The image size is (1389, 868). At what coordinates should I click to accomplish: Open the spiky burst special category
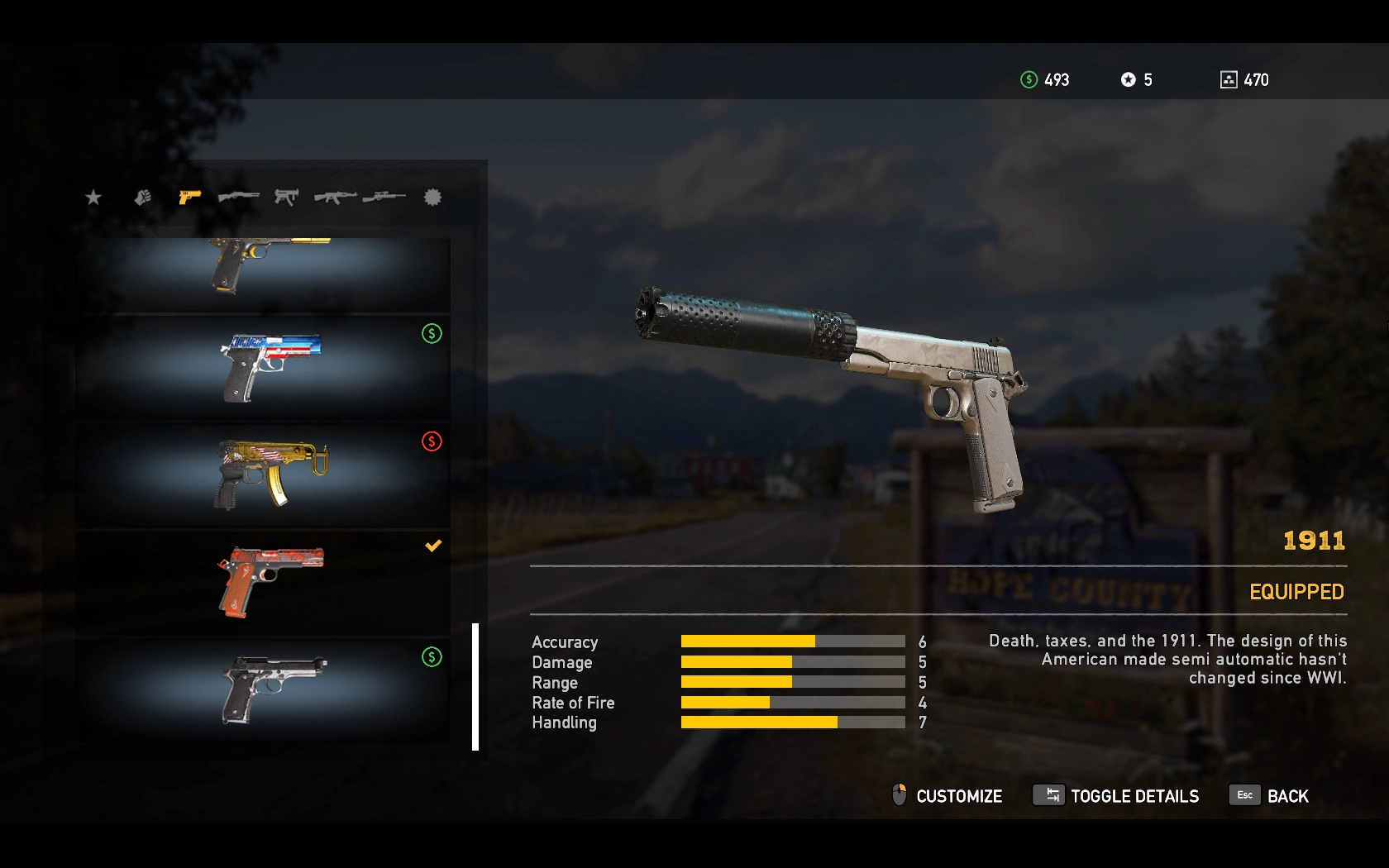pyautogui.click(x=432, y=197)
